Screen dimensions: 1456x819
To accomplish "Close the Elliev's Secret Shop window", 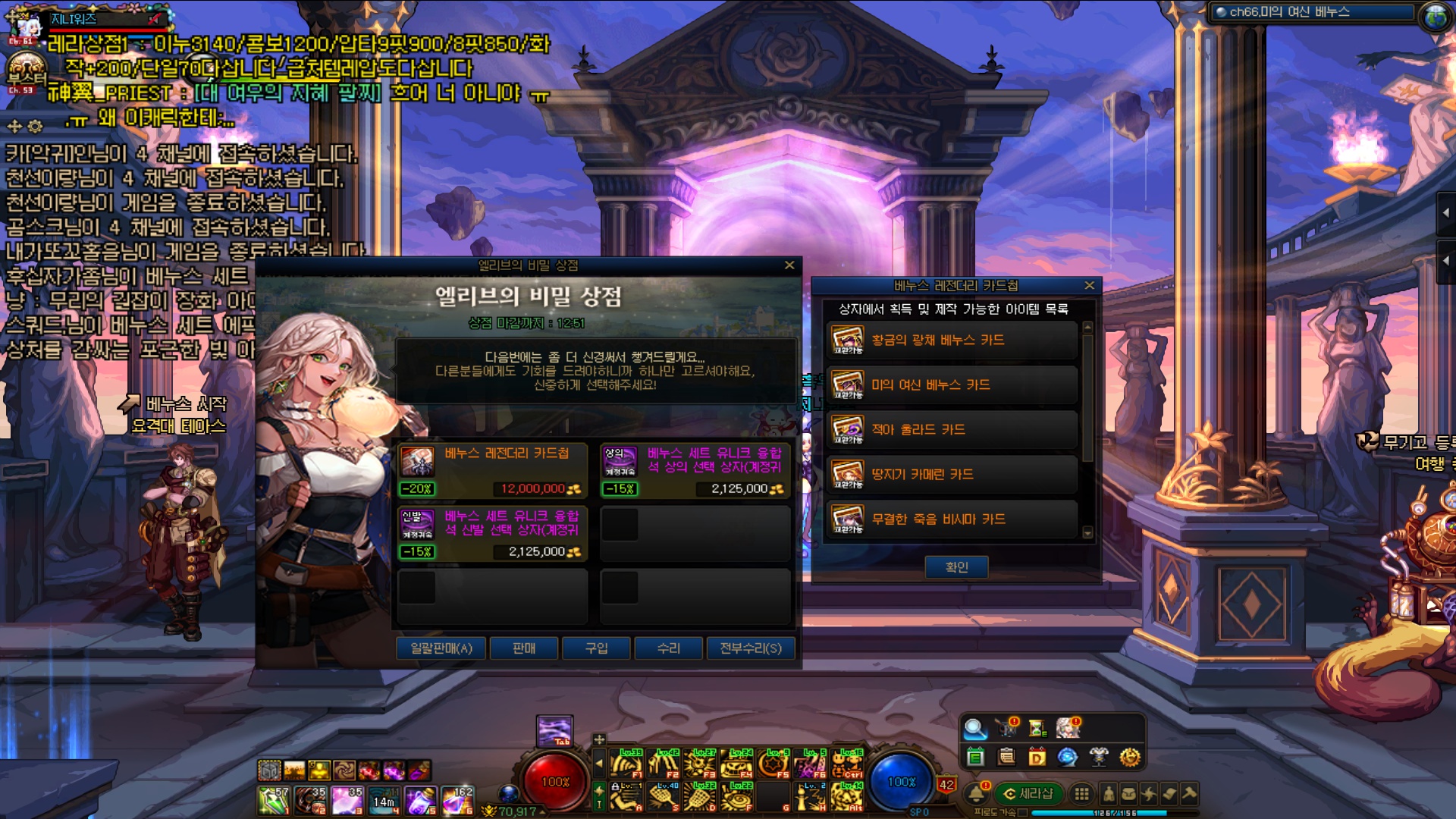I will (789, 265).
